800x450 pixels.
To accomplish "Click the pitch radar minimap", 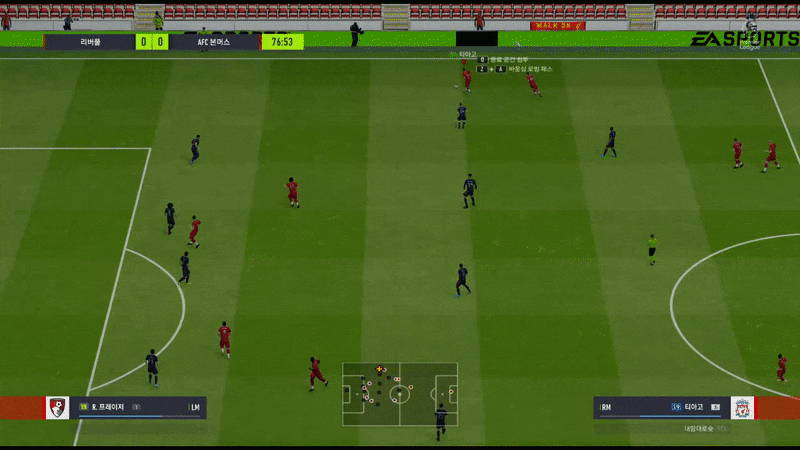I will tap(399, 394).
